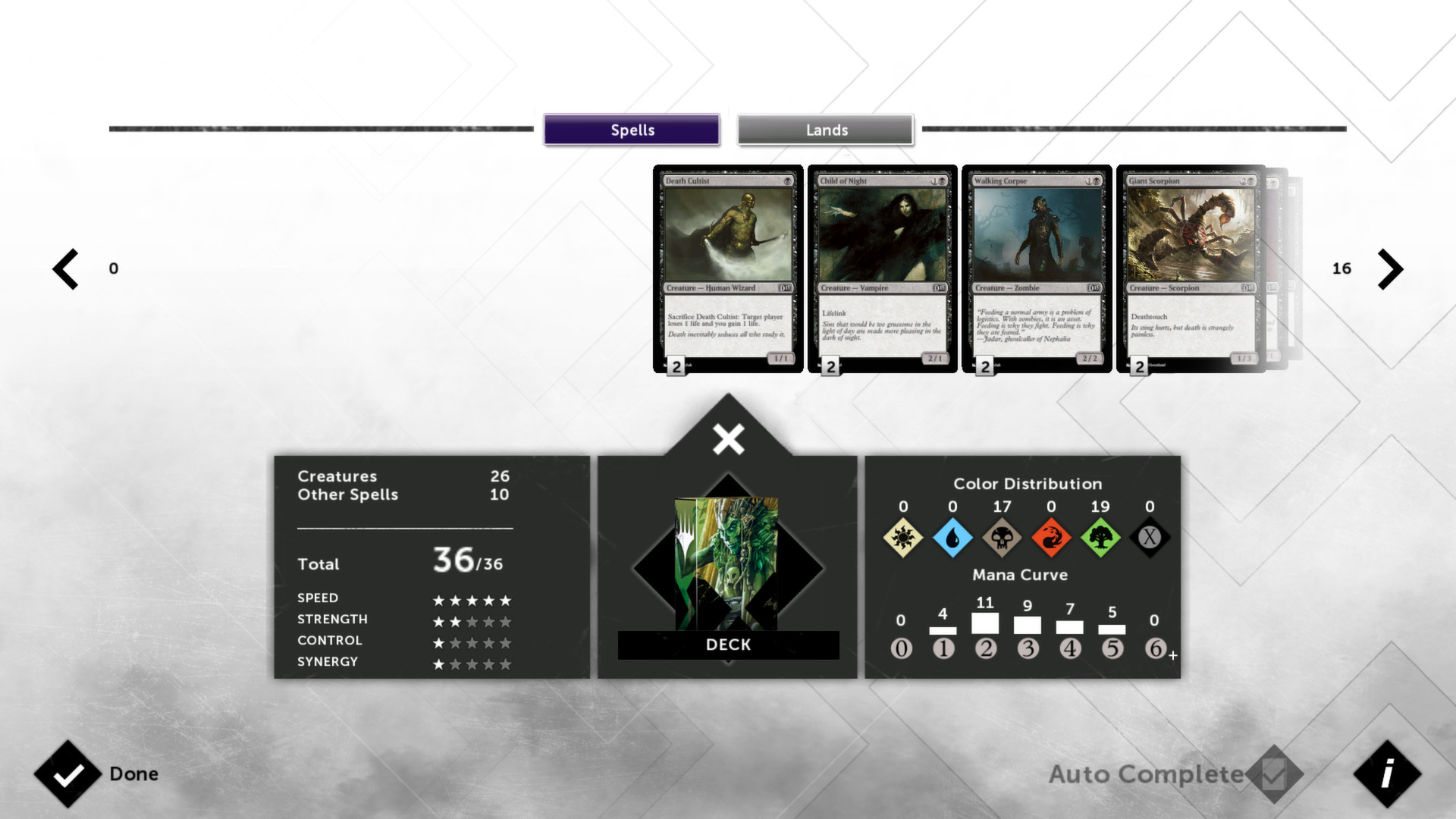Viewport: 1456px width, 819px height.
Task: Select the blue mana color icon
Action: 952,538
